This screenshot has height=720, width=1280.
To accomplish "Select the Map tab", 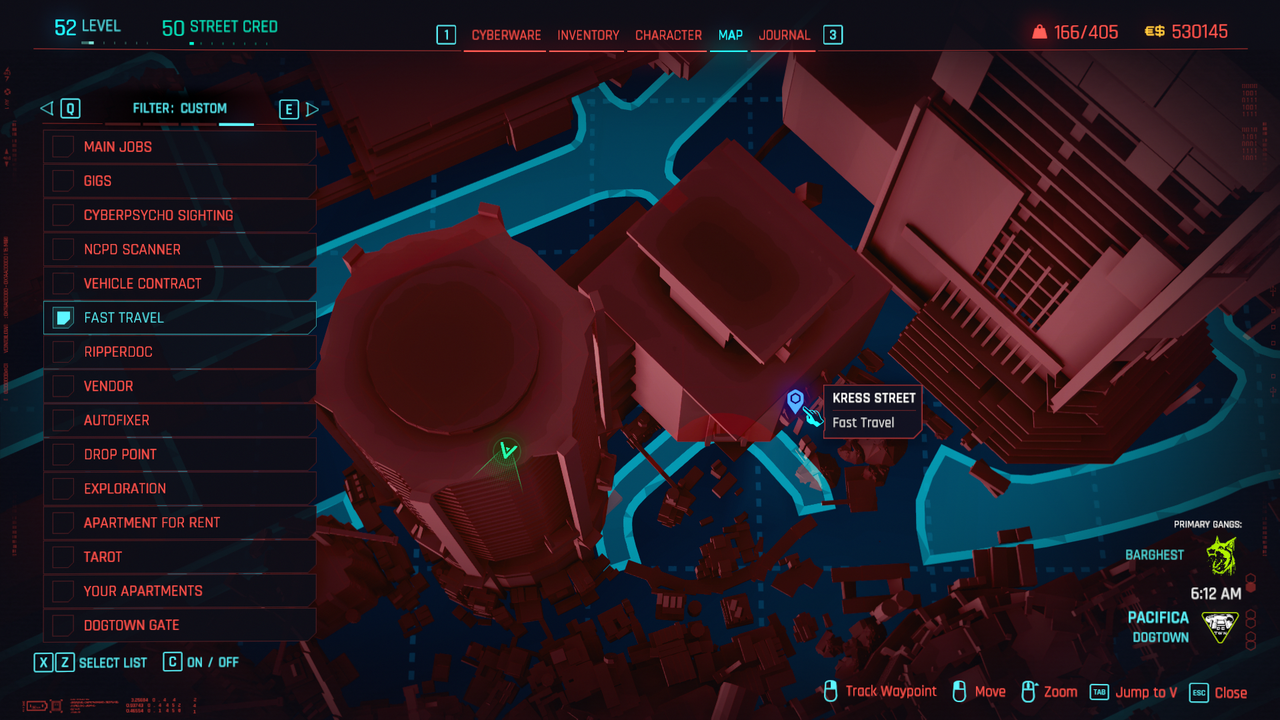I will click(730, 35).
